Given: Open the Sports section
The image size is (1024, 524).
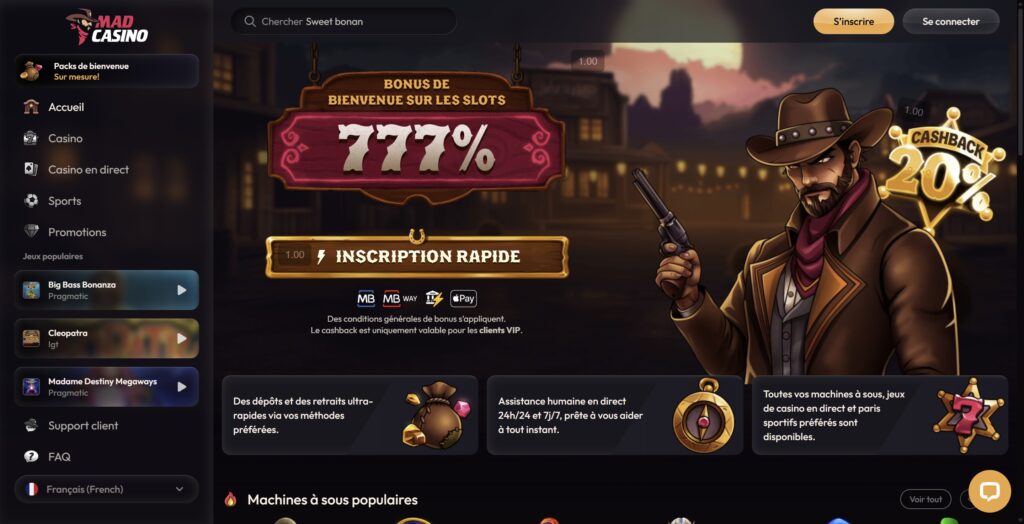Looking at the screenshot, I should 65,201.
